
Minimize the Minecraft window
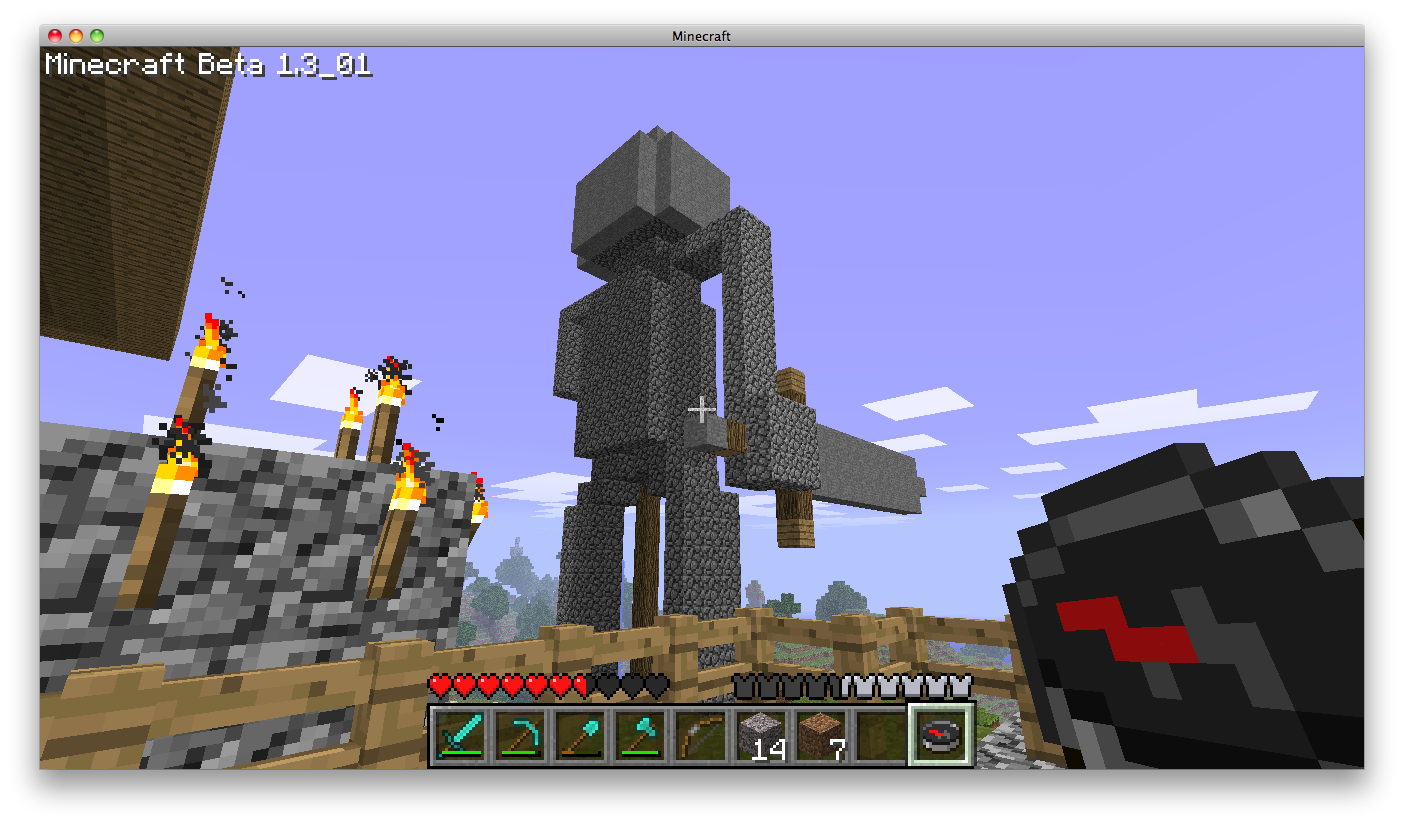coord(76,36)
